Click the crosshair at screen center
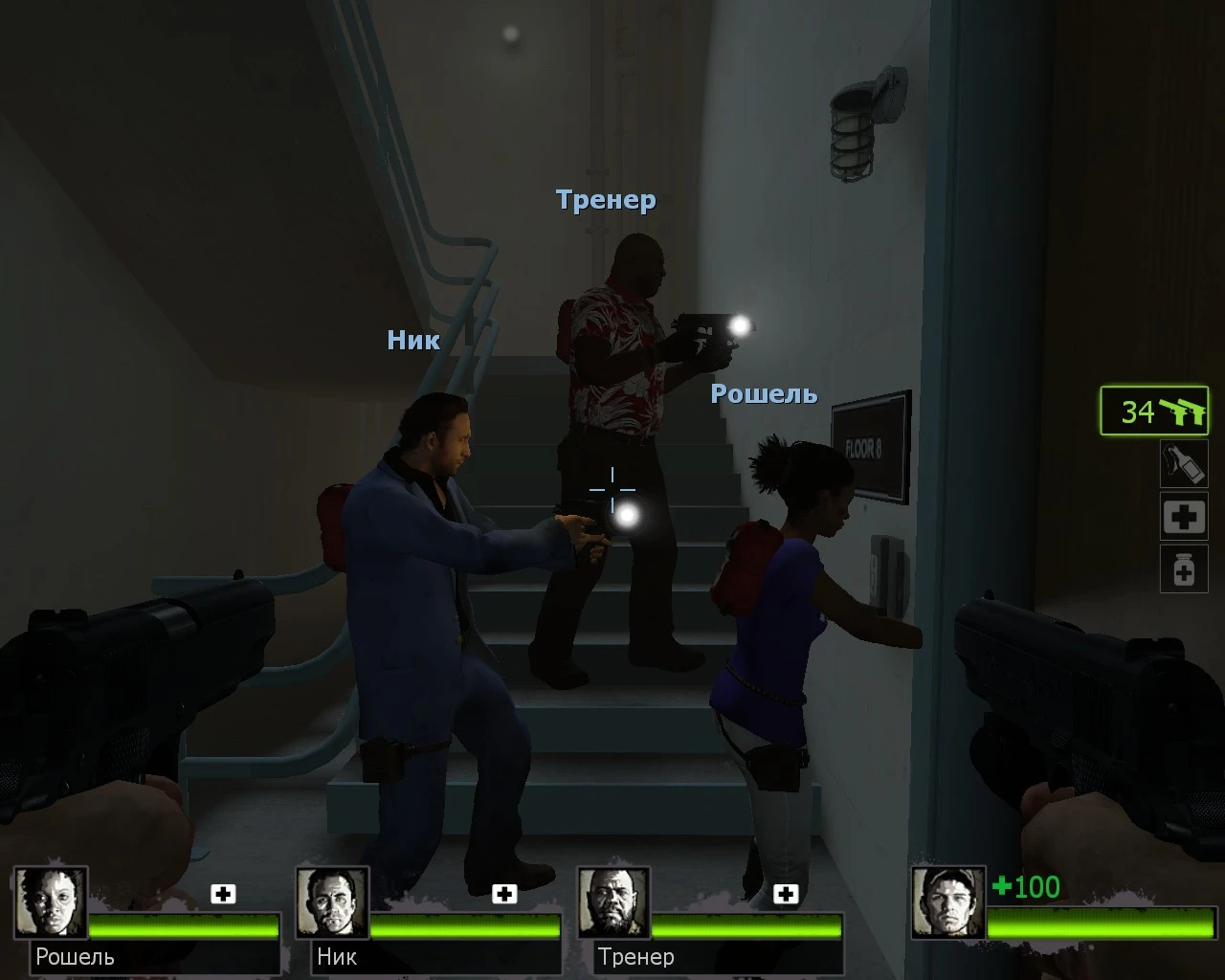This screenshot has width=1225, height=980. [612, 490]
